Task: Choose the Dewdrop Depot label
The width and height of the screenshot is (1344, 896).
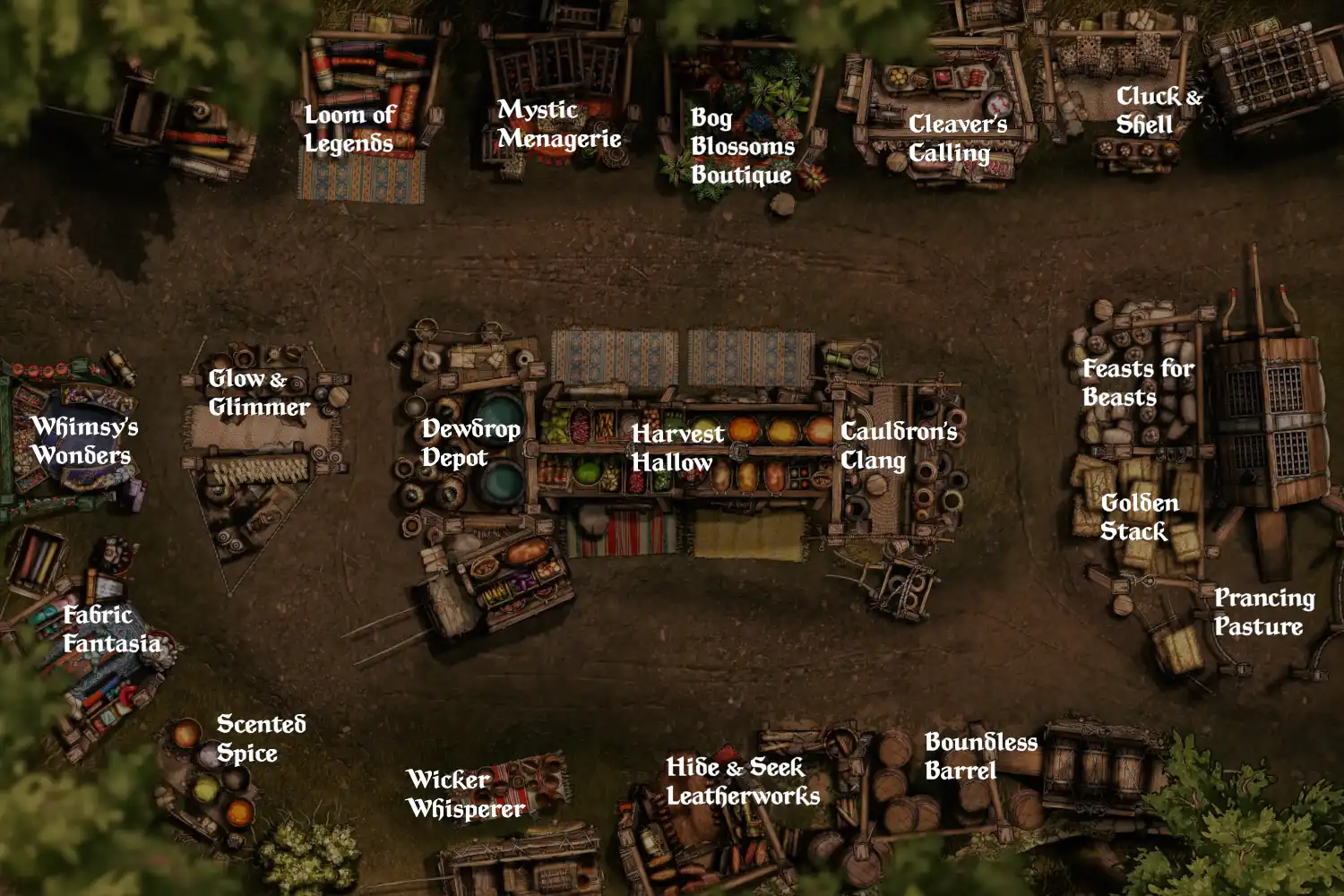Action: (x=470, y=443)
